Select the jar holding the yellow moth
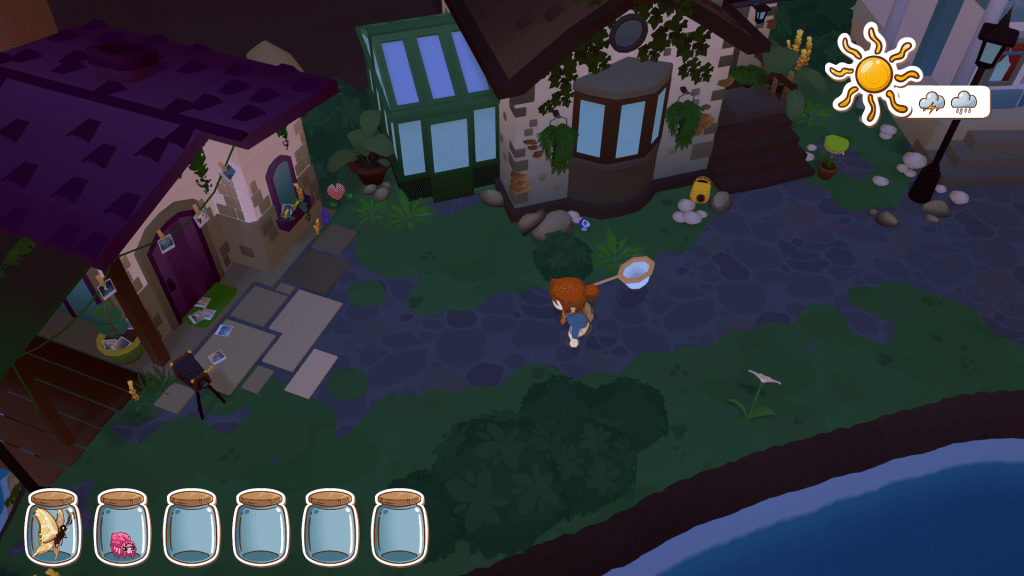1024x576 pixels. pos(53,528)
